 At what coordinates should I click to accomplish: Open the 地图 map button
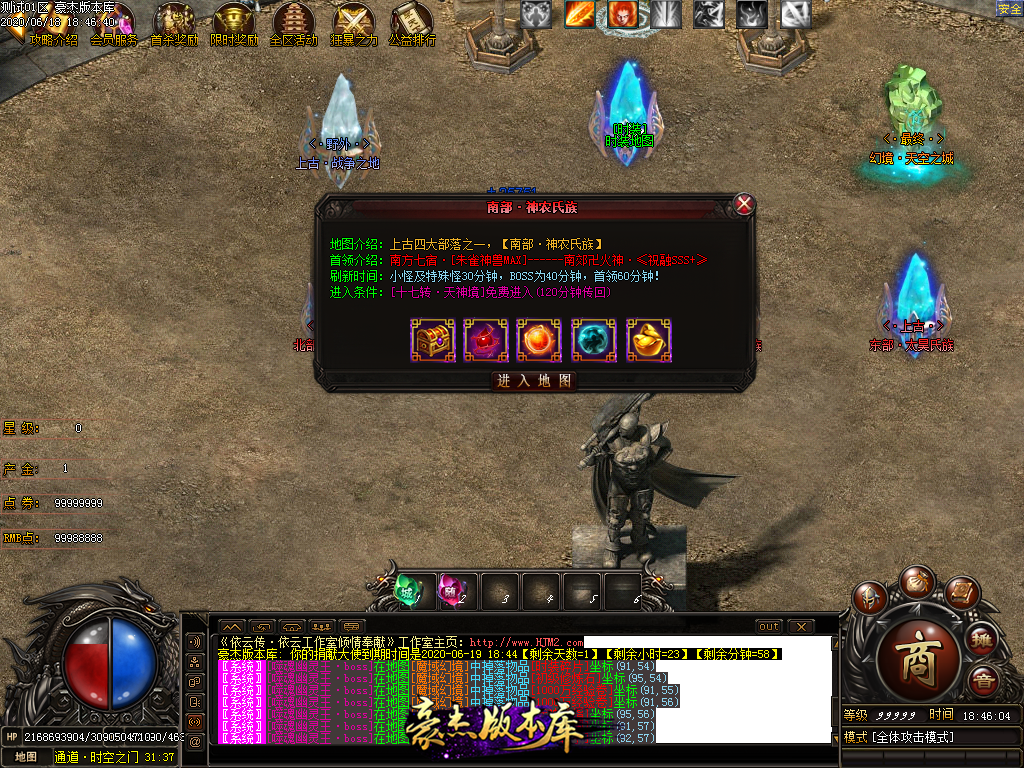(25, 757)
